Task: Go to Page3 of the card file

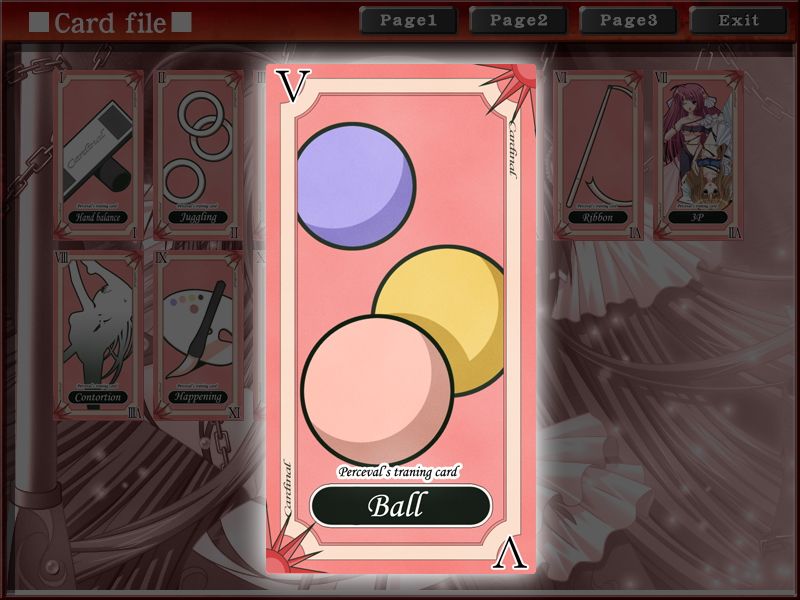Action: [x=627, y=20]
